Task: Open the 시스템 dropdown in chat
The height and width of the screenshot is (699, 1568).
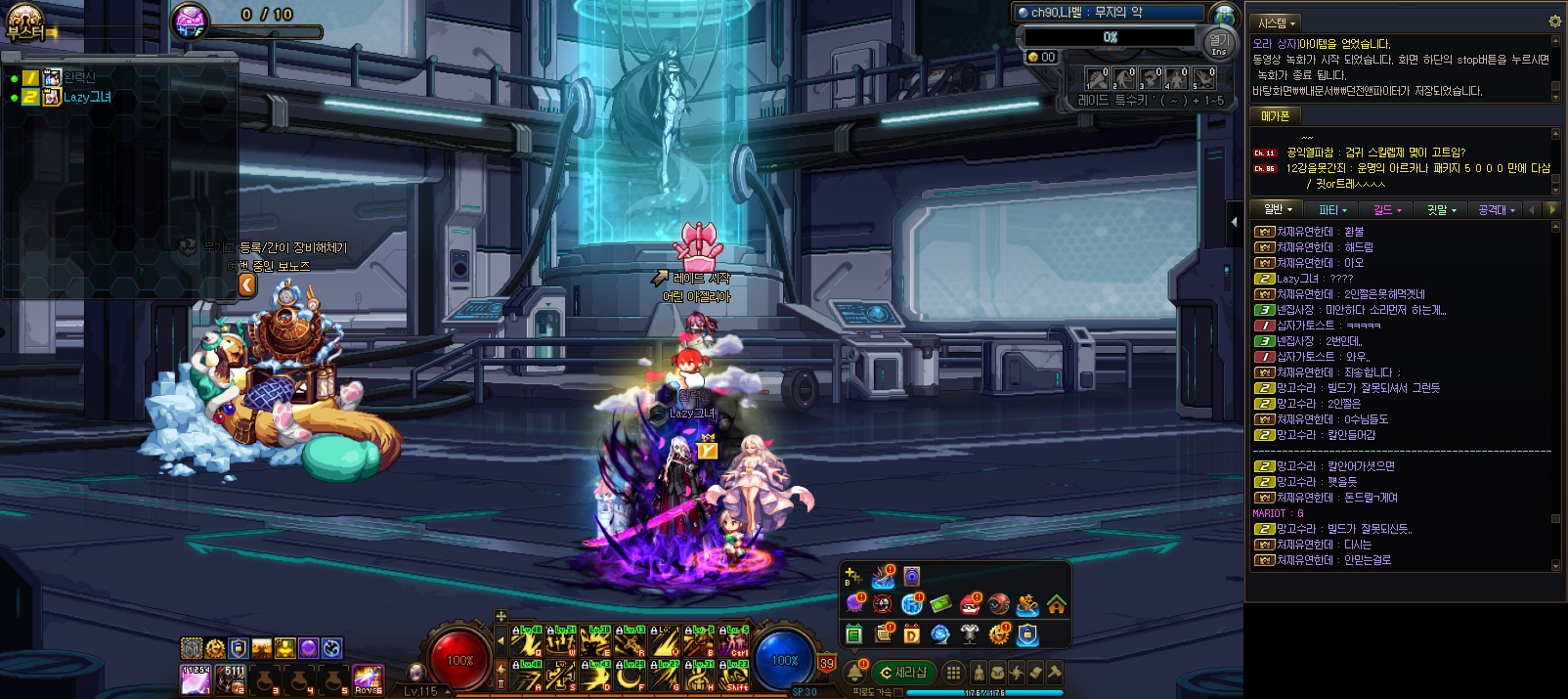Action: [1277, 22]
